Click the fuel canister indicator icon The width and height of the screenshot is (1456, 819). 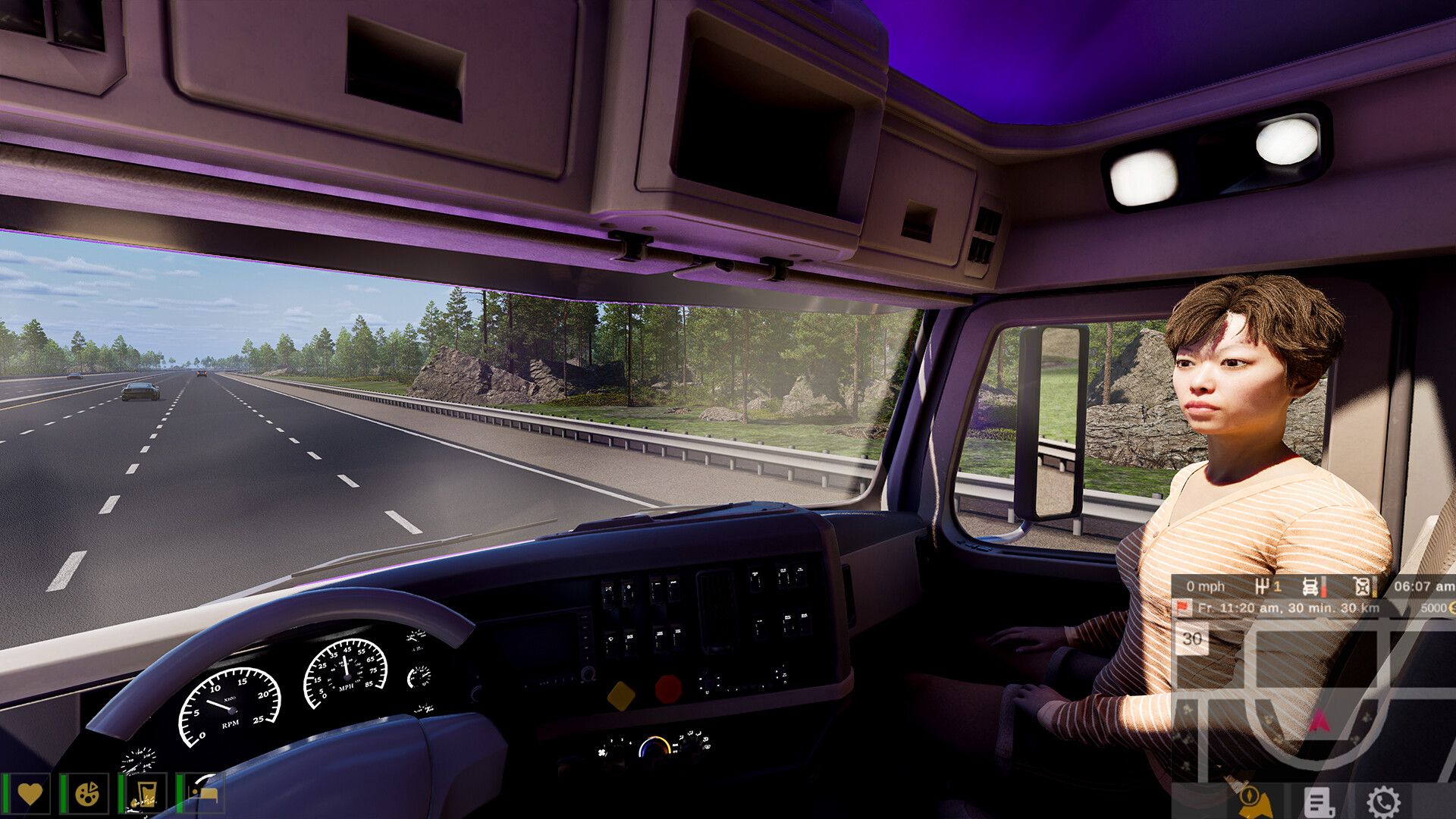click(1362, 586)
